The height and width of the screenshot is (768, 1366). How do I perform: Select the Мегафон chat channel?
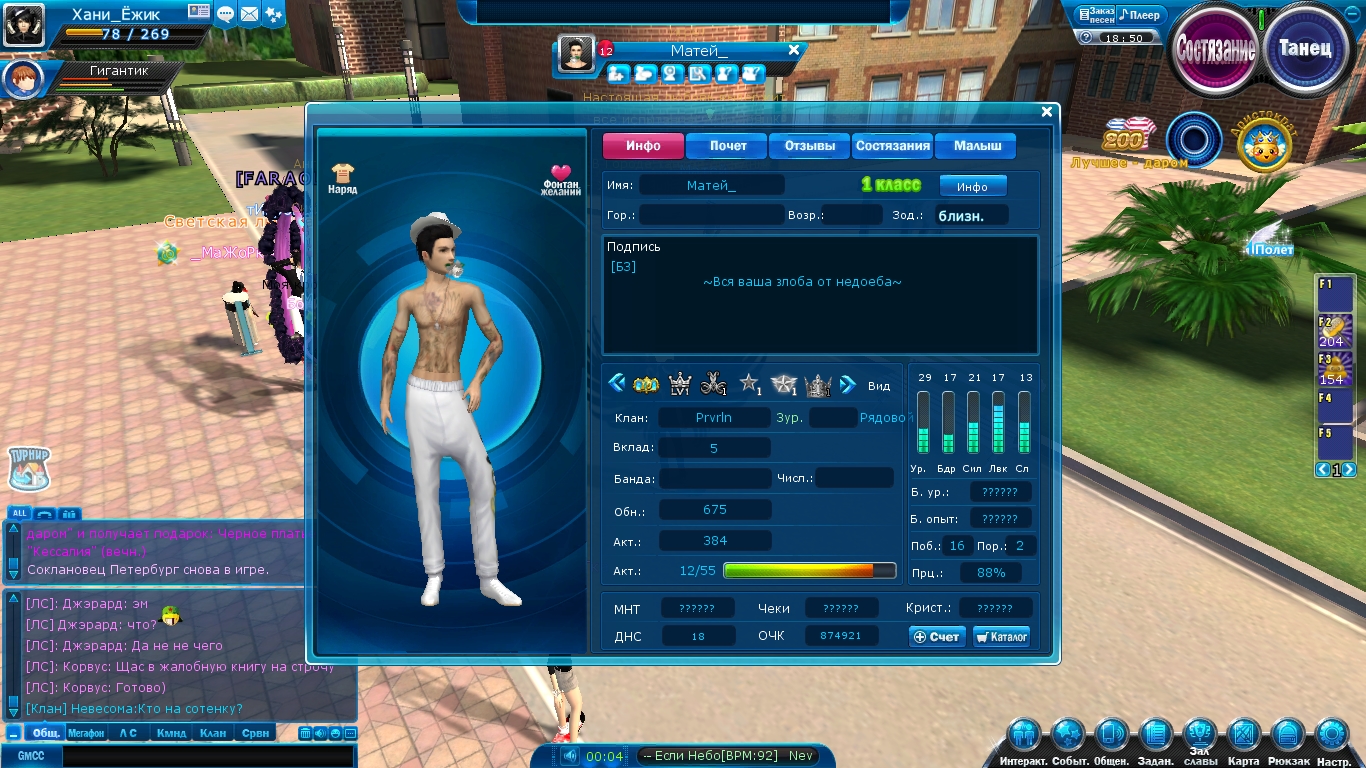(x=86, y=733)
